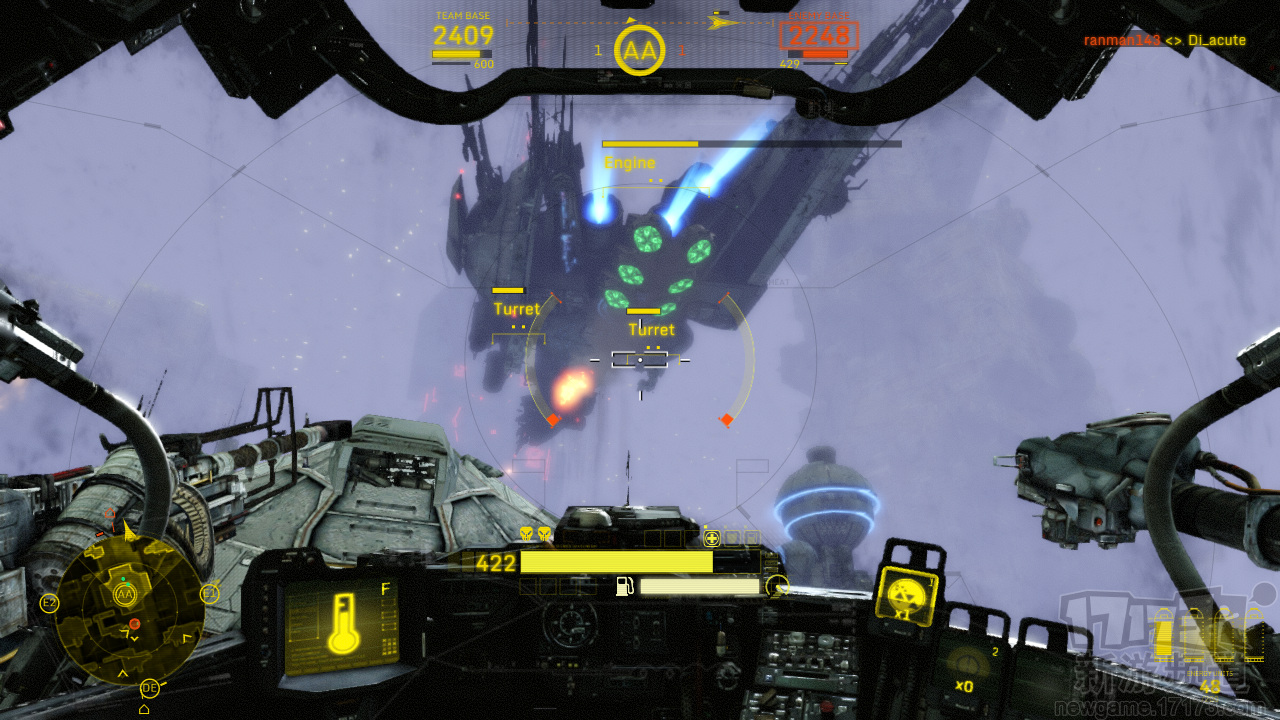Click the circular radar minimap
Image resolution: width=1280 pixels, height=720 pixels.
pyautogui.click(x=128, y=609)
